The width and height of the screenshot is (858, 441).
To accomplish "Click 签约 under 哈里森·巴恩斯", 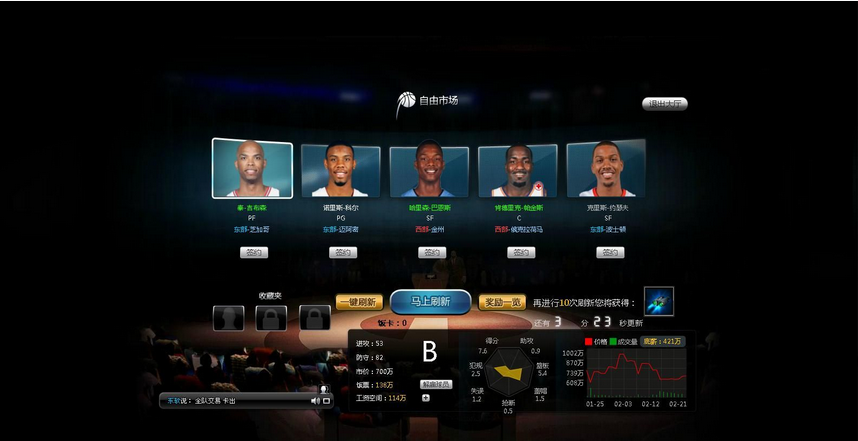I will click(x=430, y=253).
